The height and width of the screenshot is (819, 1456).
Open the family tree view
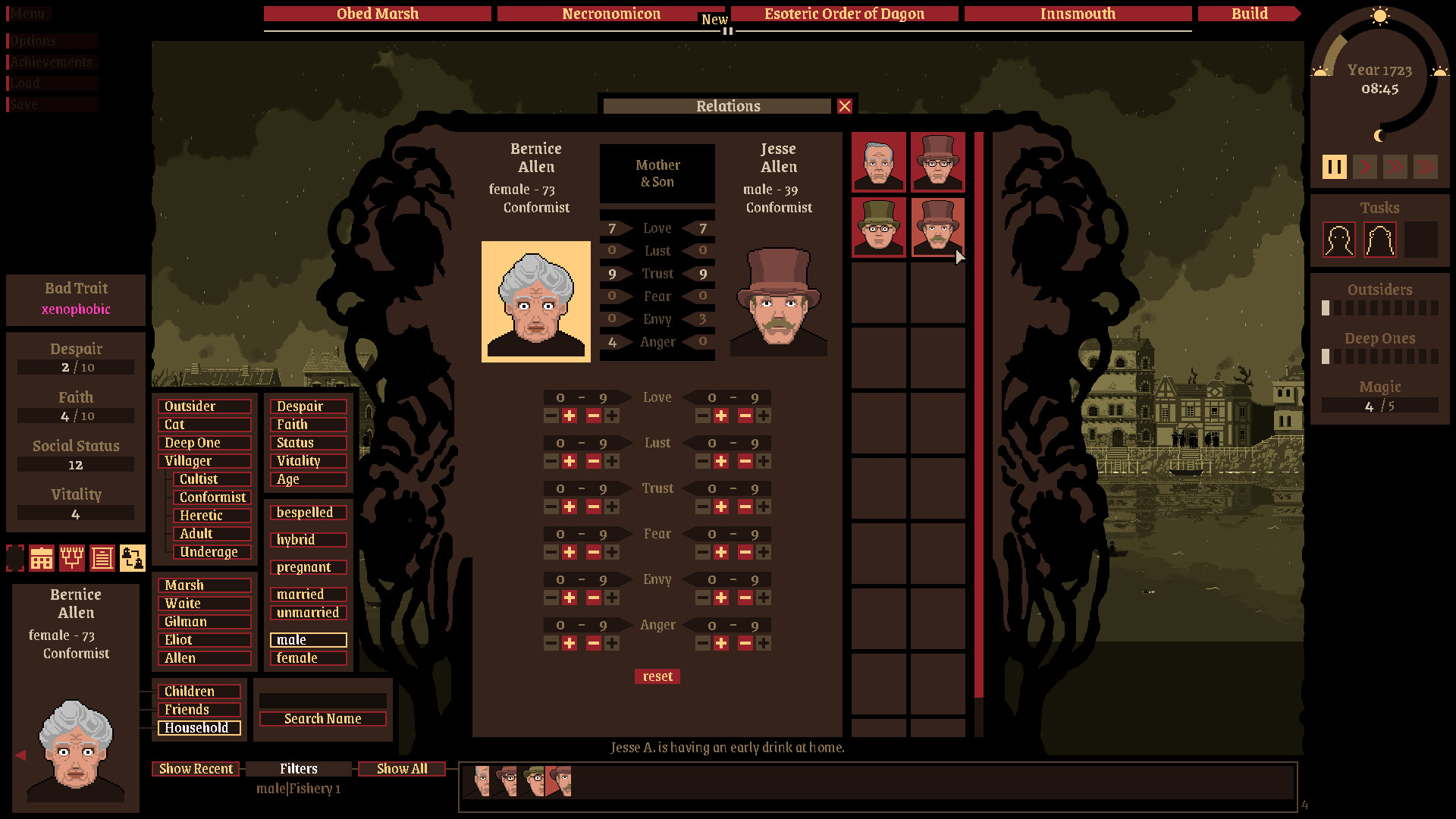(x=73, y=559)
